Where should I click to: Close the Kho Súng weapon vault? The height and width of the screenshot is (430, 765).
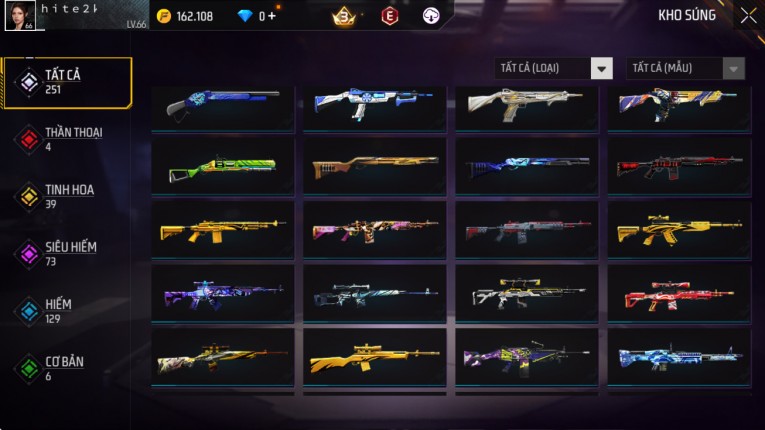pos(748,16)
